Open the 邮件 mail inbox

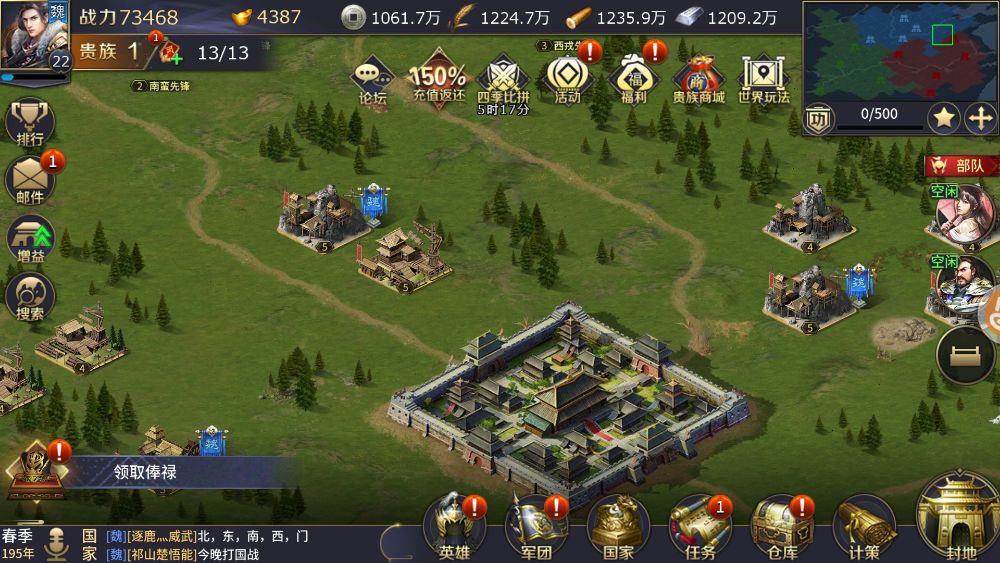coord(31,181)
